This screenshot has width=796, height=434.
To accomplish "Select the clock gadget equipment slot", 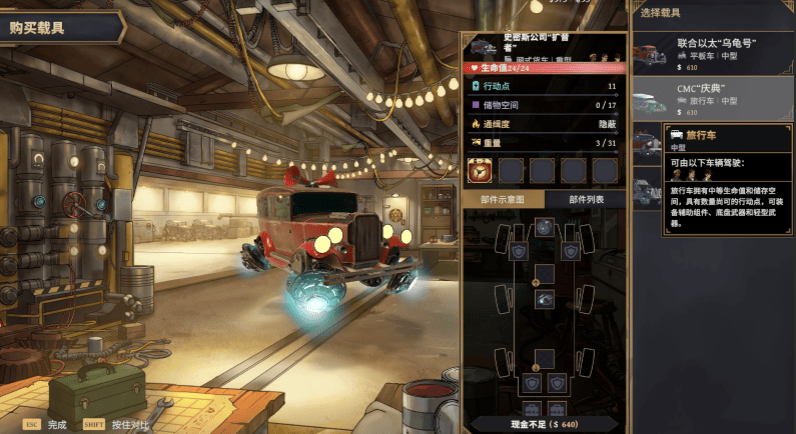I will click(x=479, y=170).
